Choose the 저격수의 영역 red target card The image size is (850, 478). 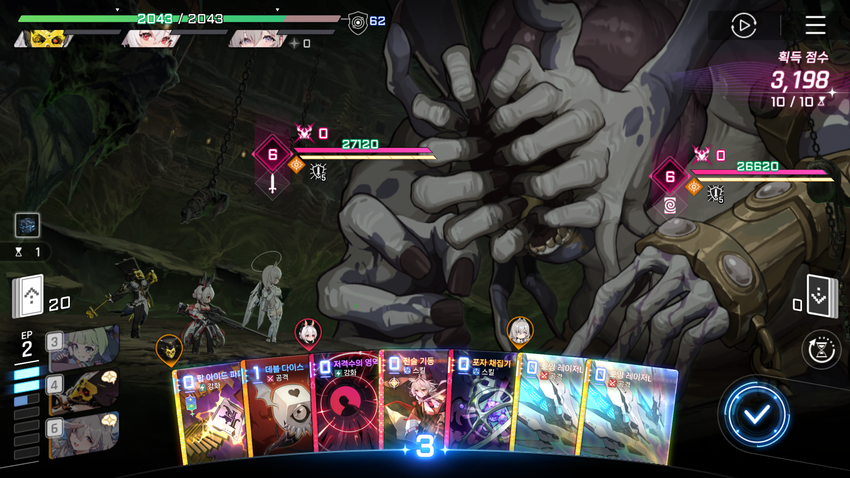click(346, 410)
